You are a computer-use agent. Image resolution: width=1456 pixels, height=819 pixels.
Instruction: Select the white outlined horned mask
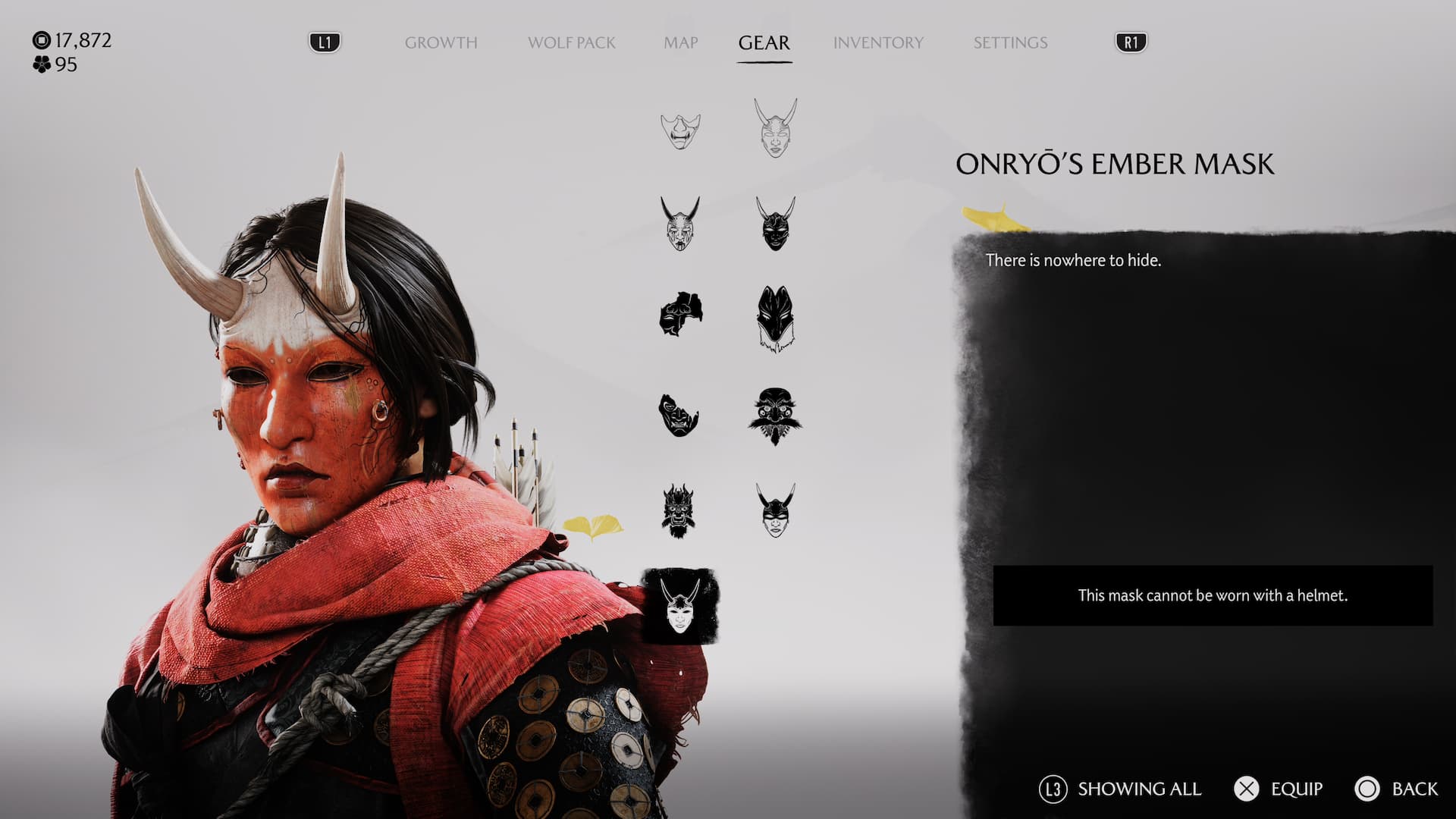point(775,127)
